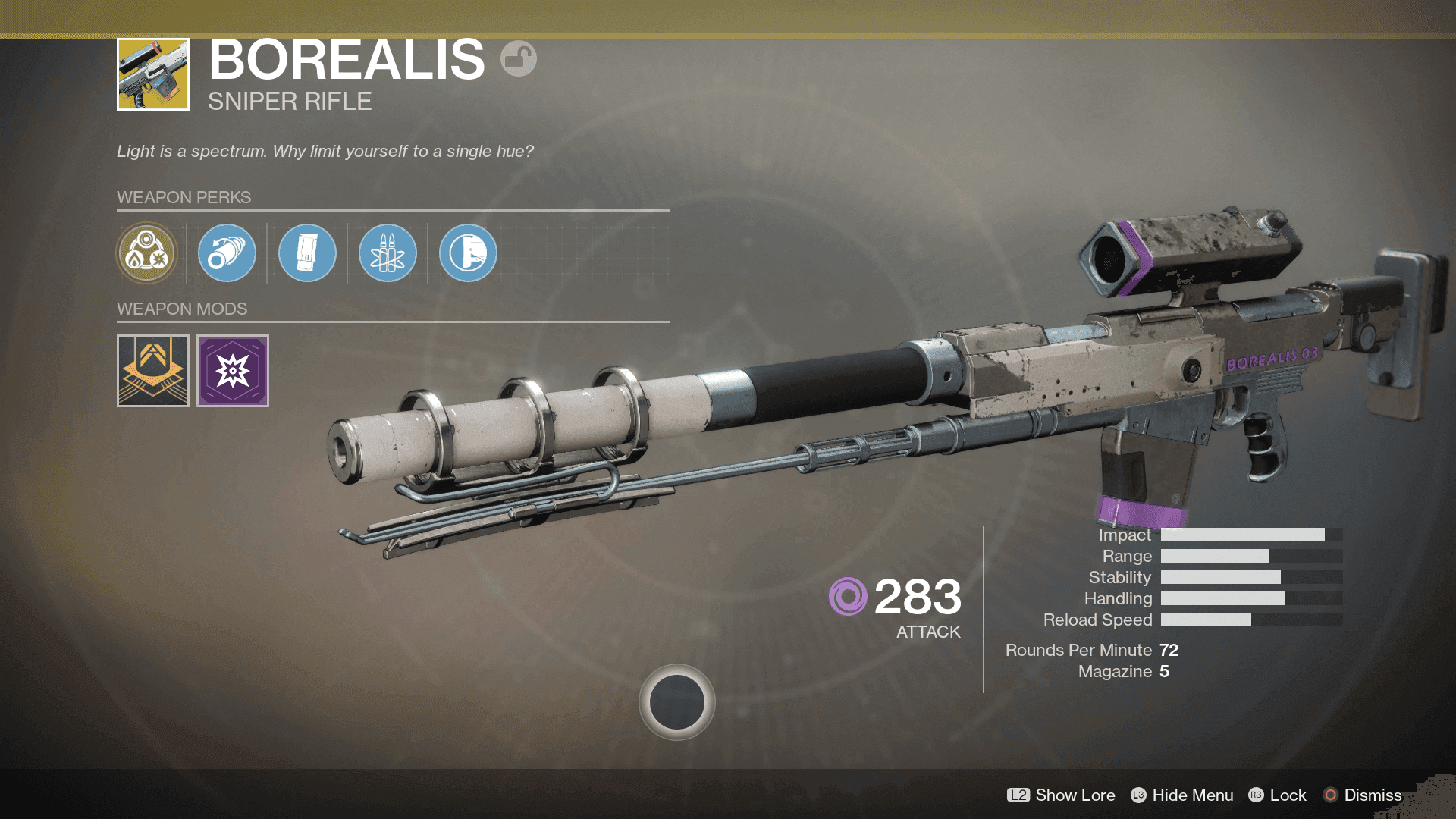The width and height of the screenshot is (1456, 819).
Task: Lock the Borealis sniper rifle
Action: 1278,795
